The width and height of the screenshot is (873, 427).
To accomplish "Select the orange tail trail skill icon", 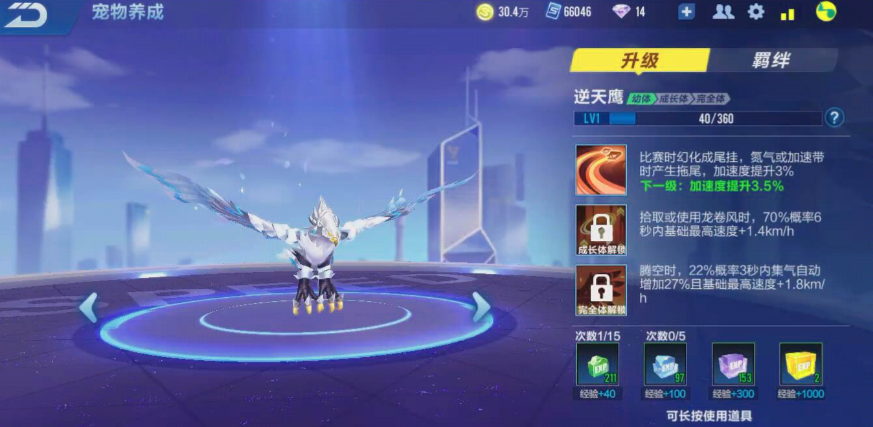I will tap(601, 170).
